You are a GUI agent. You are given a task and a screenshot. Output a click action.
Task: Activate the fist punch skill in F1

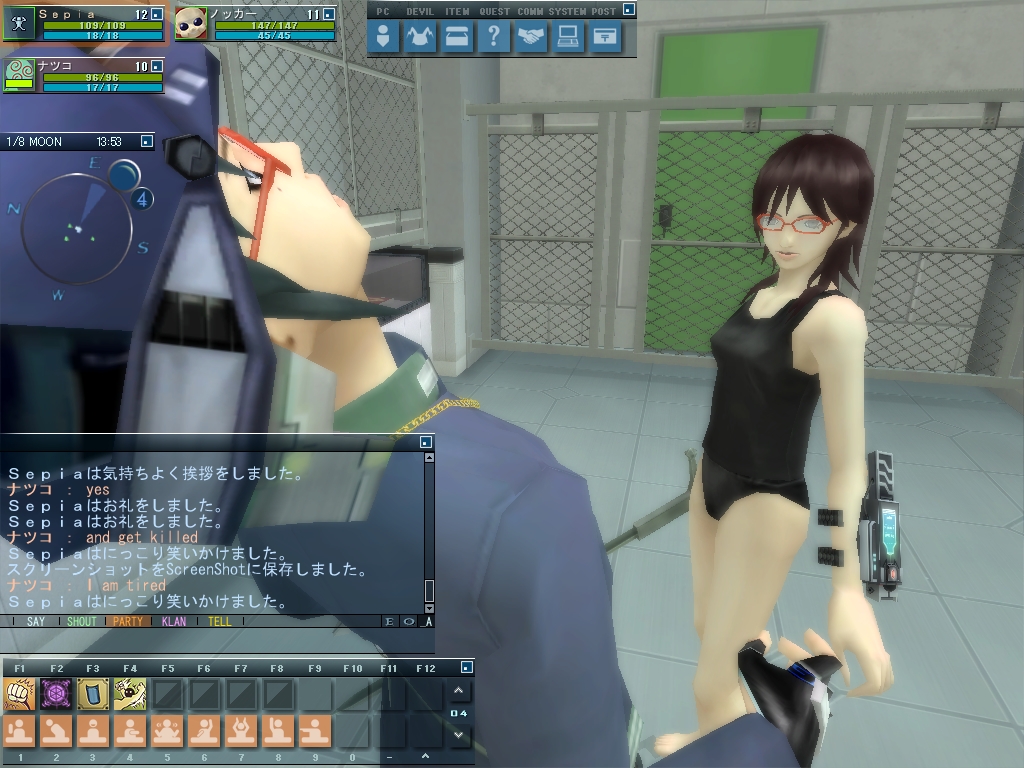20,693
